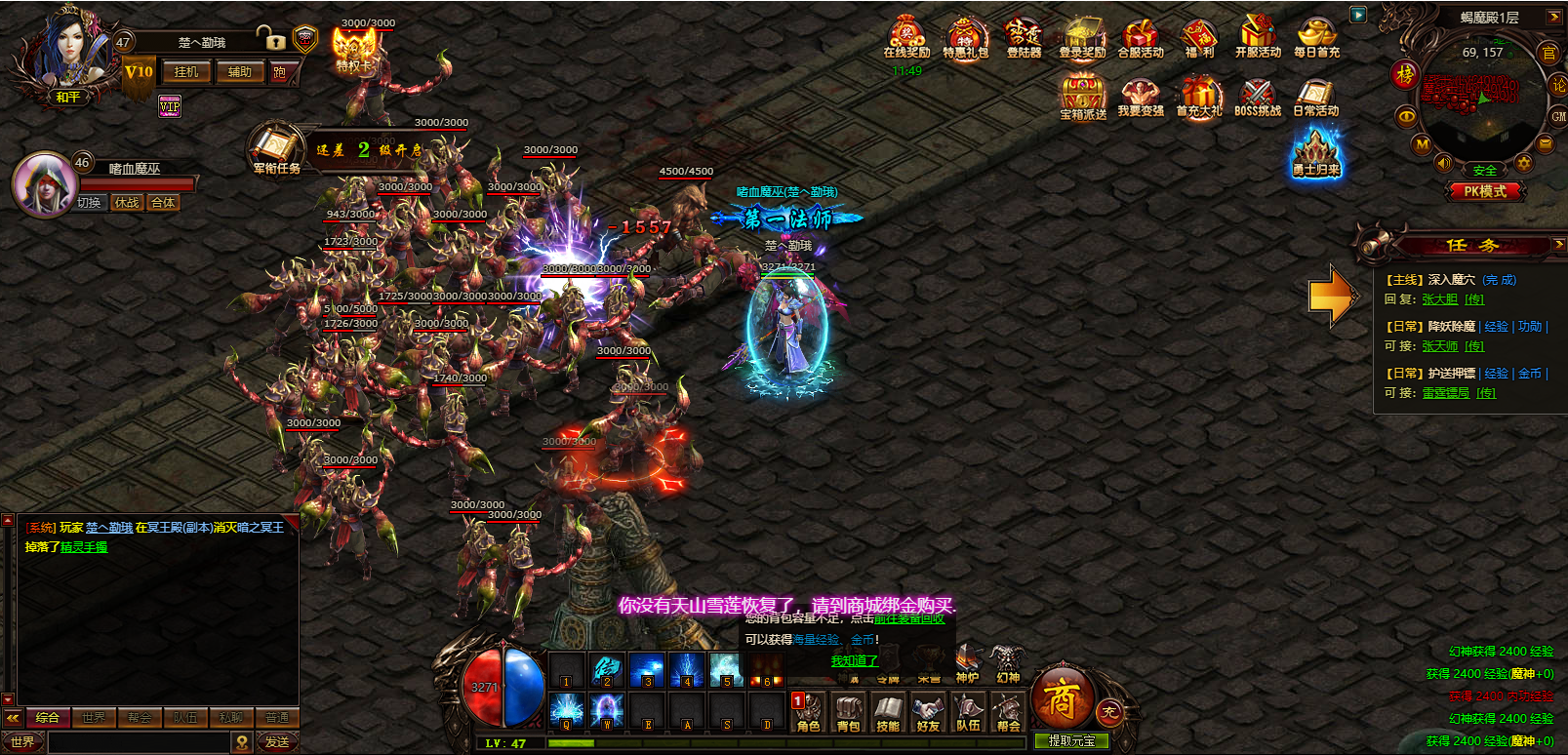The height and width of the screenshot is (755, 1568).
Task: Toggle 挂机 auto-battle button
Action: [186, 72]
